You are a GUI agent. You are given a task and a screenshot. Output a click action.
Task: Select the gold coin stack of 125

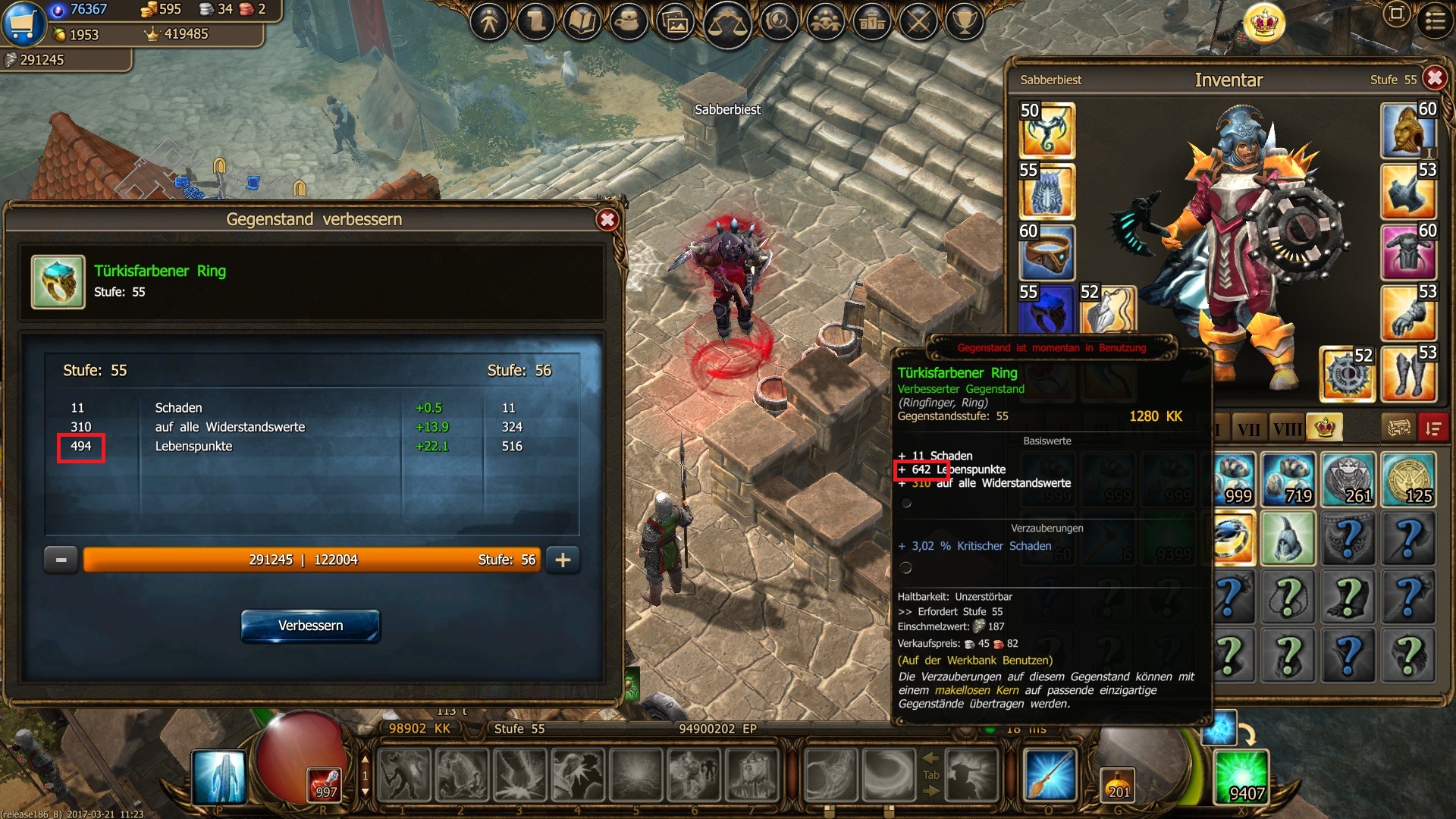click(x=1408, y=479)
